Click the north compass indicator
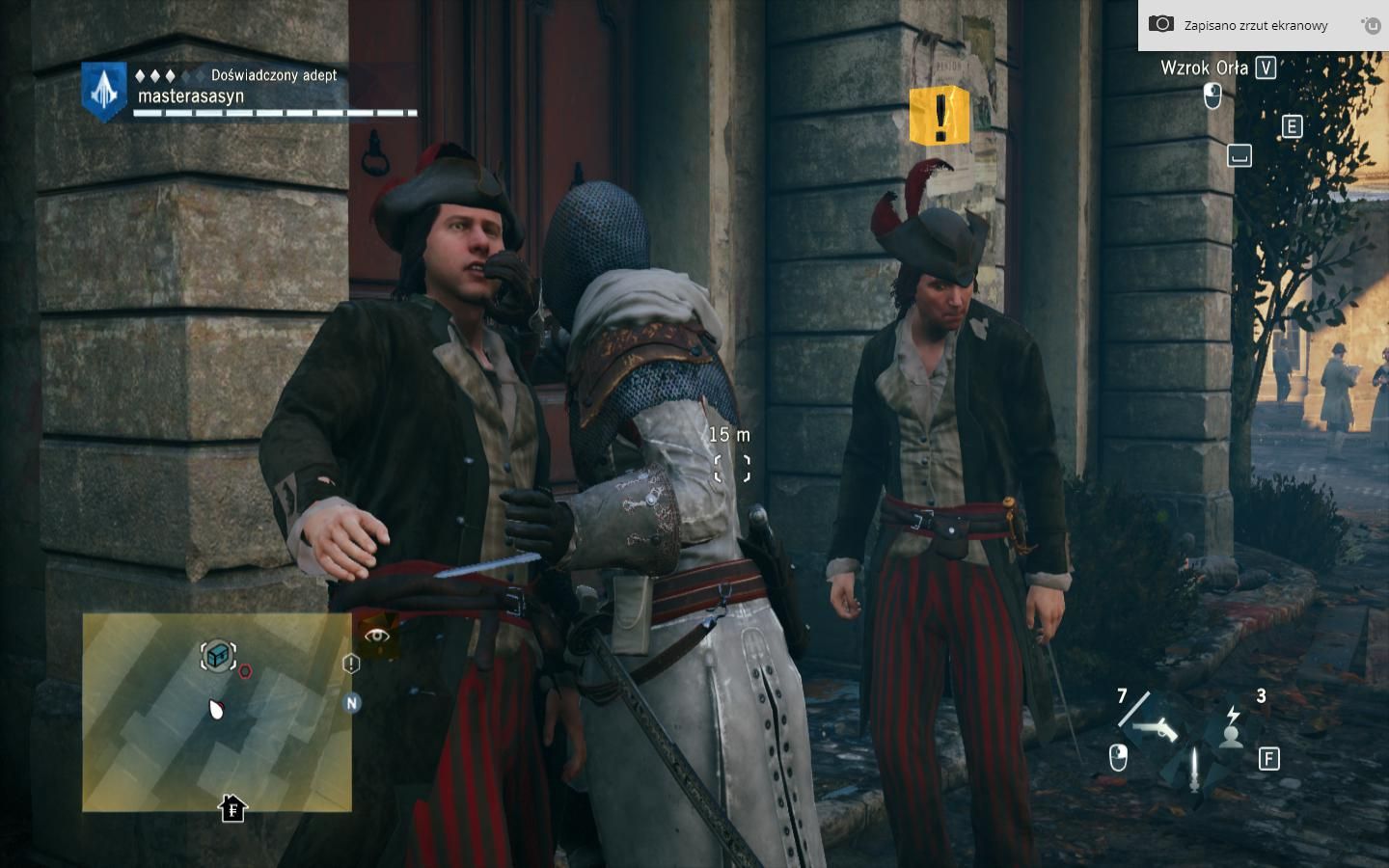Screen dimensions: 1389x868 351,703
